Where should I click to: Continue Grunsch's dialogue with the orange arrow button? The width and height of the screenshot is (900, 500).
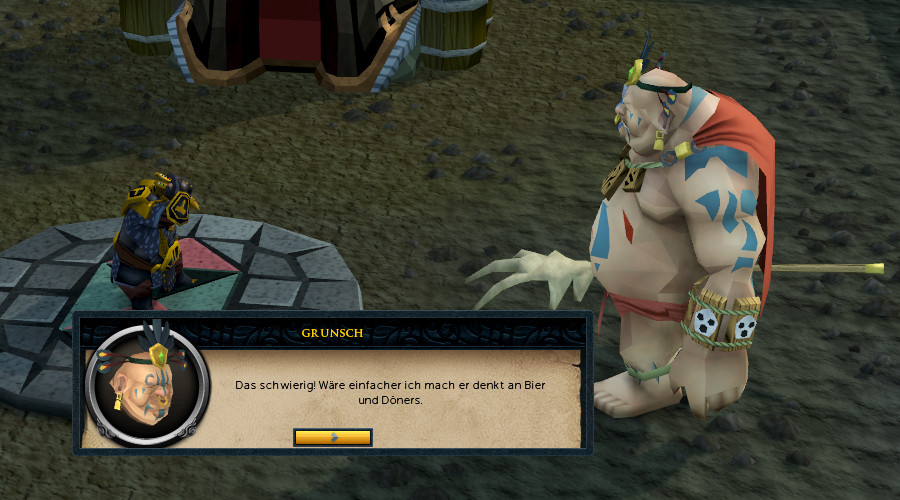(x=333, y=437)
